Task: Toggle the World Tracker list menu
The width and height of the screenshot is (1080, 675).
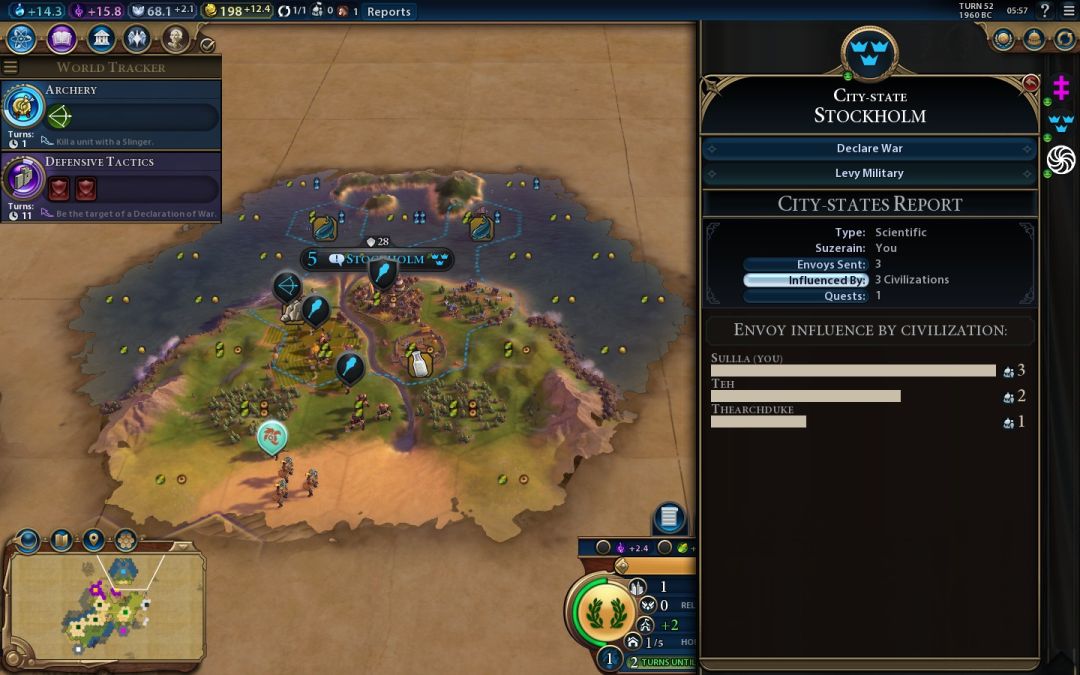Action: point(10,67)
